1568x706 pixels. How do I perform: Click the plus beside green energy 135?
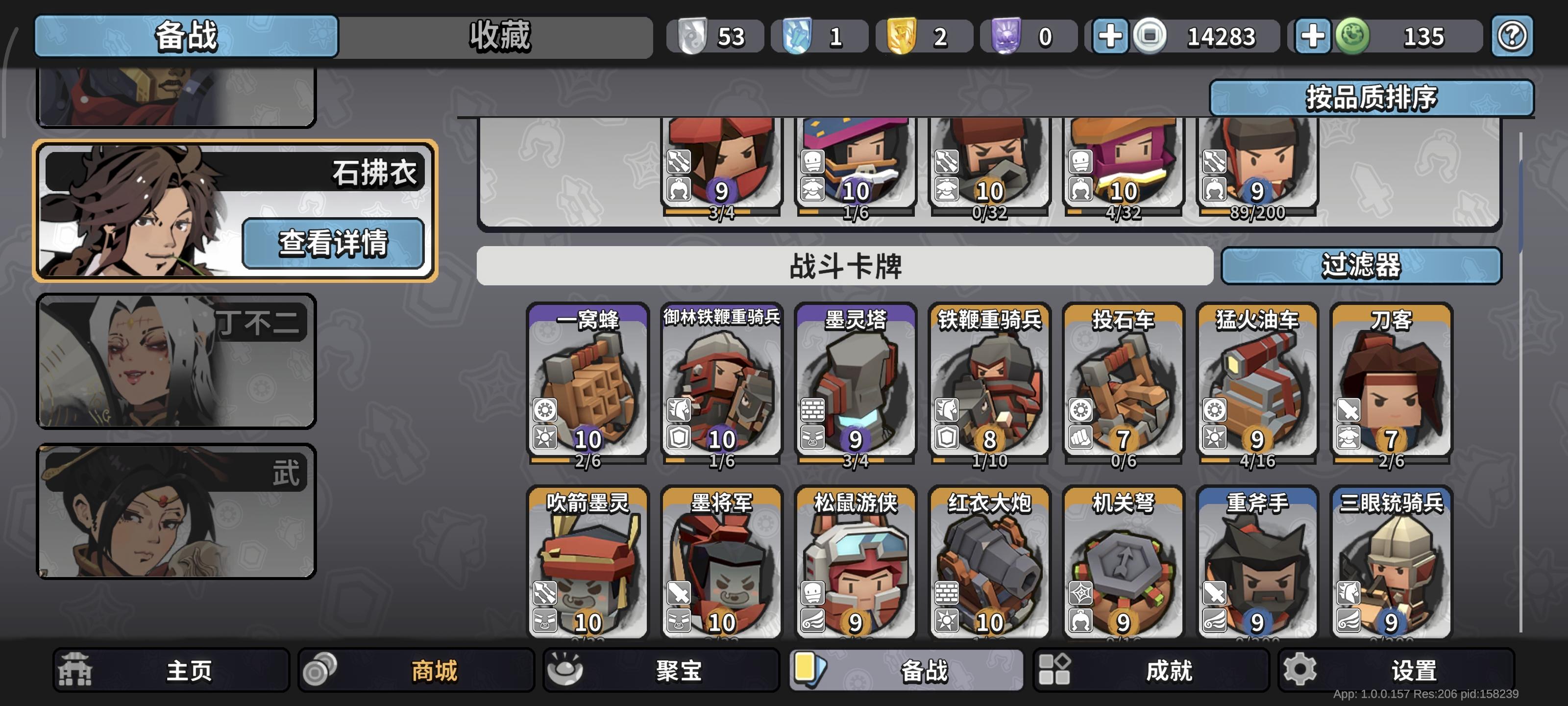(1311, 36)
